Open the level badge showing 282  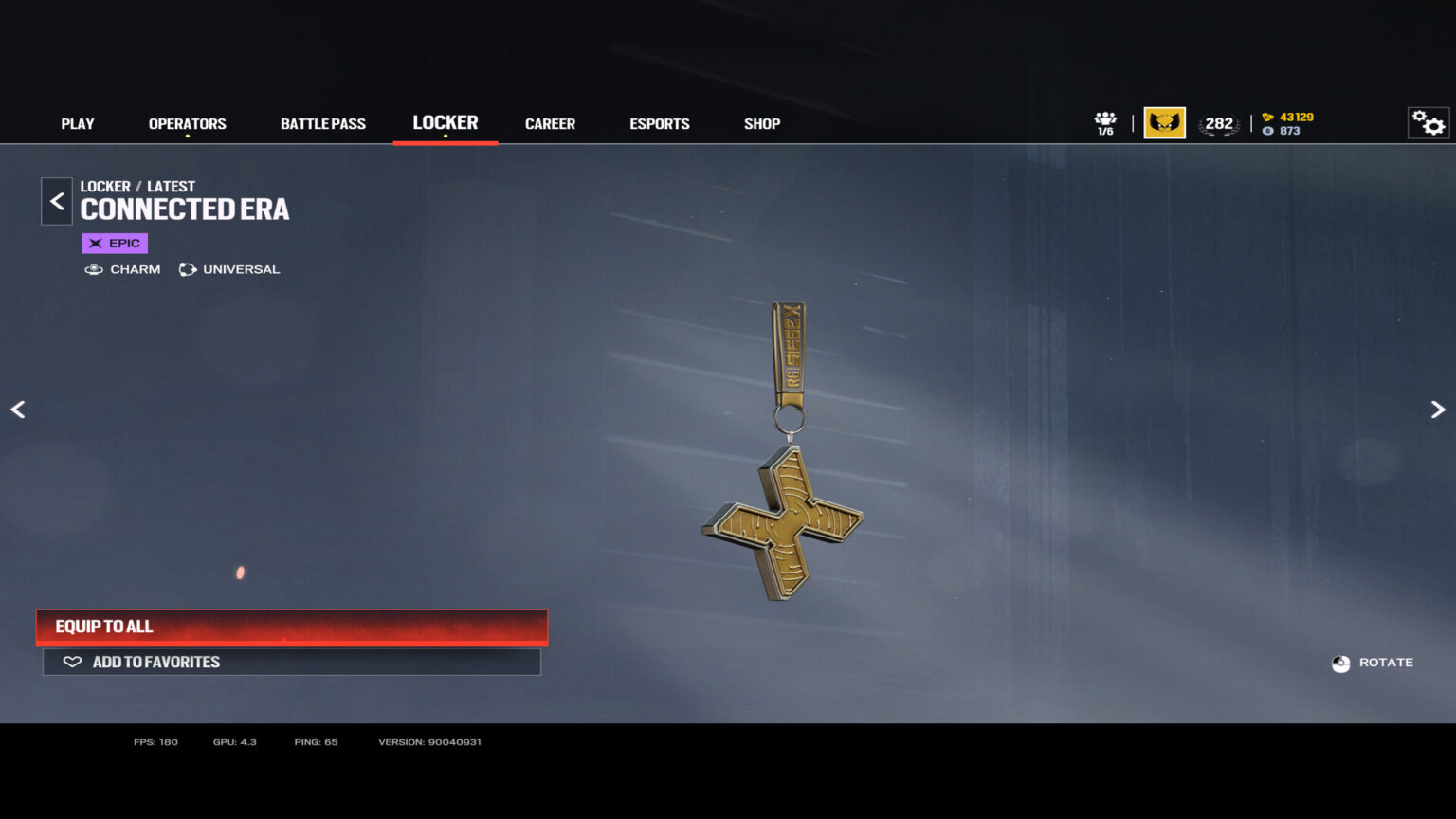[x=1219, y=123]
